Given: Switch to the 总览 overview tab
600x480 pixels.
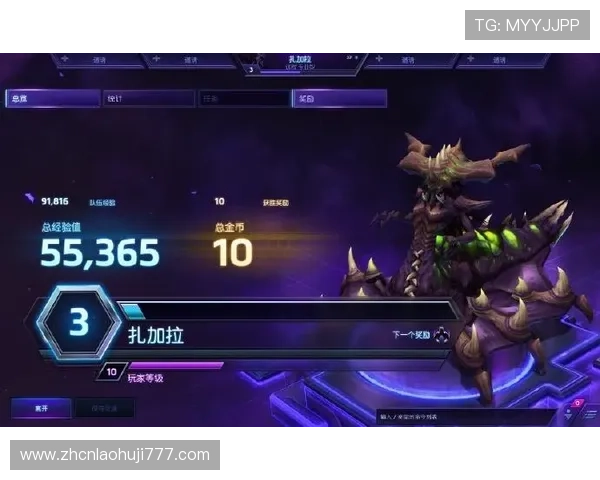Looking at the screenshot, I should tap(52, 99).
